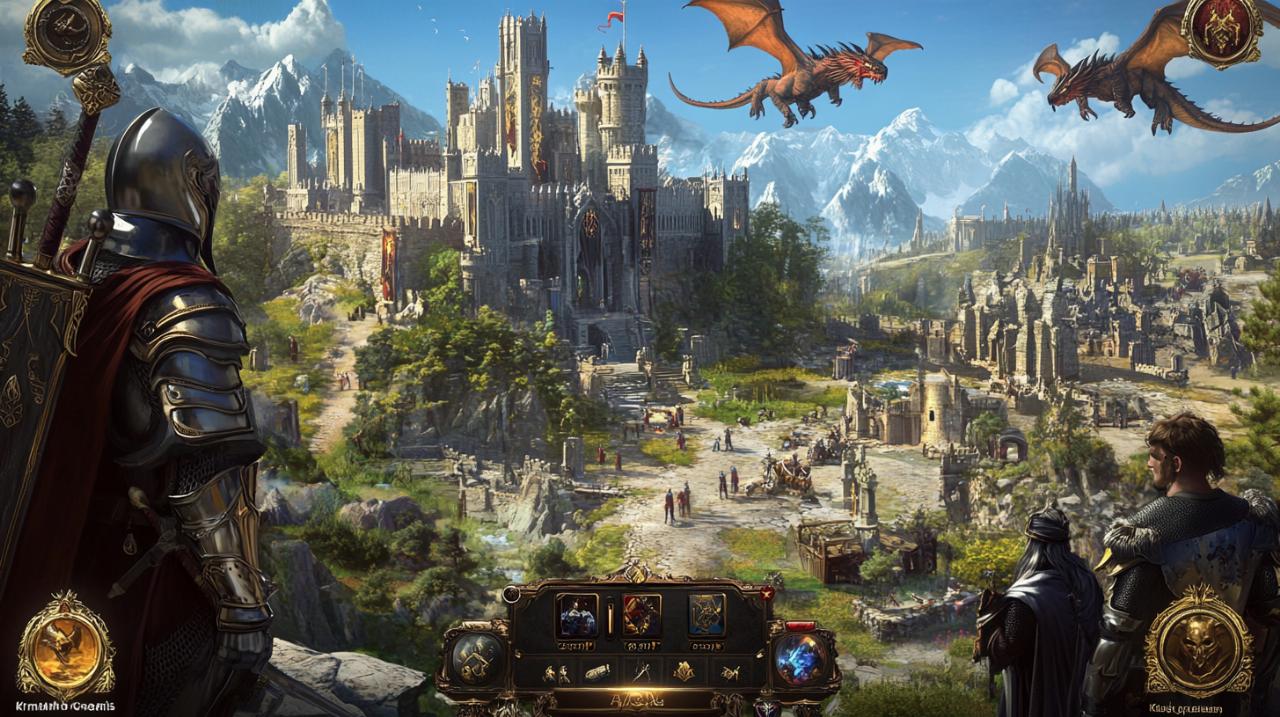Click the red crest medallion top-right
This screenshot has width=1280, height=717.
pyautogui.click(x=1220, y=32)
